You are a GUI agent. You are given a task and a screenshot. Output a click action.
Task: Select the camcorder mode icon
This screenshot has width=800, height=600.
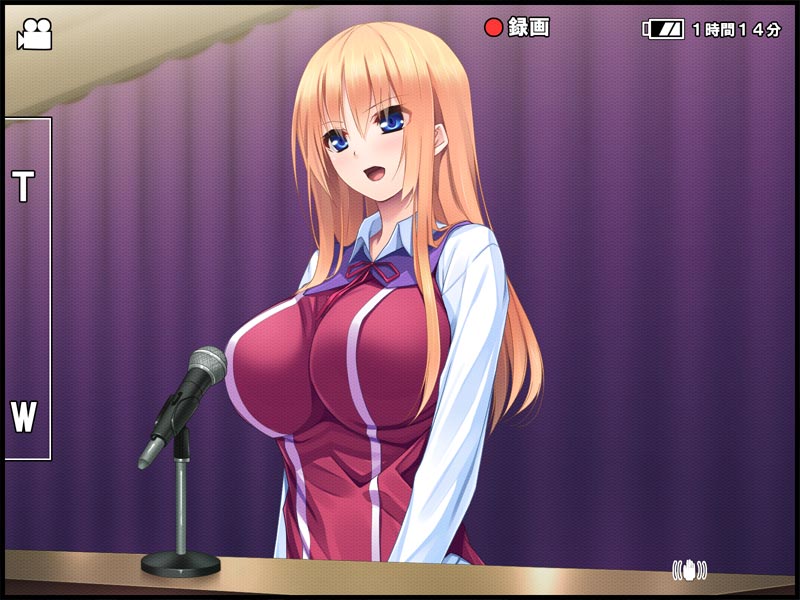coord(33,35)
